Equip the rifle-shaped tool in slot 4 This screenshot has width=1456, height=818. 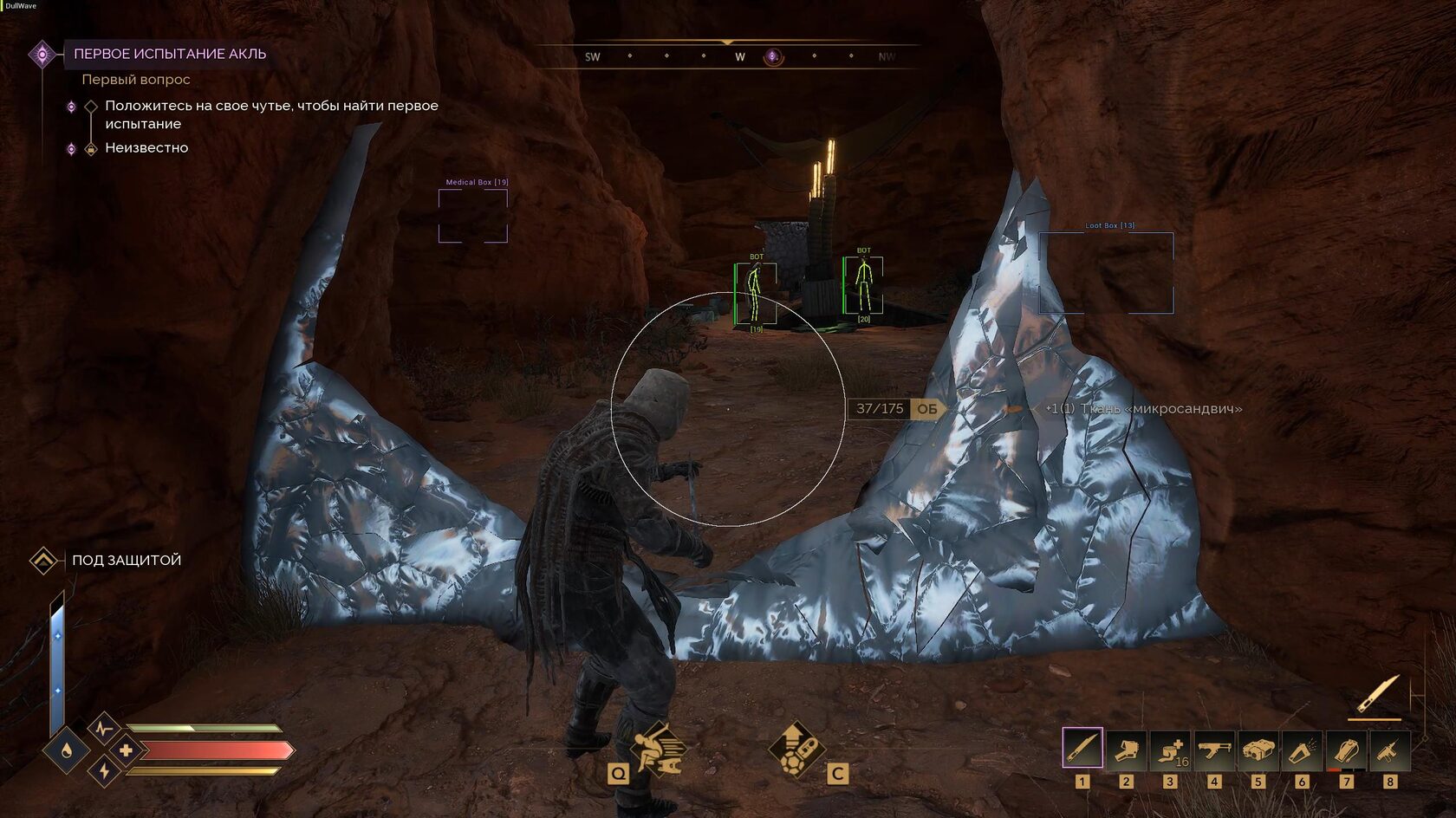pyautogui.click(x=1214, y=750)
